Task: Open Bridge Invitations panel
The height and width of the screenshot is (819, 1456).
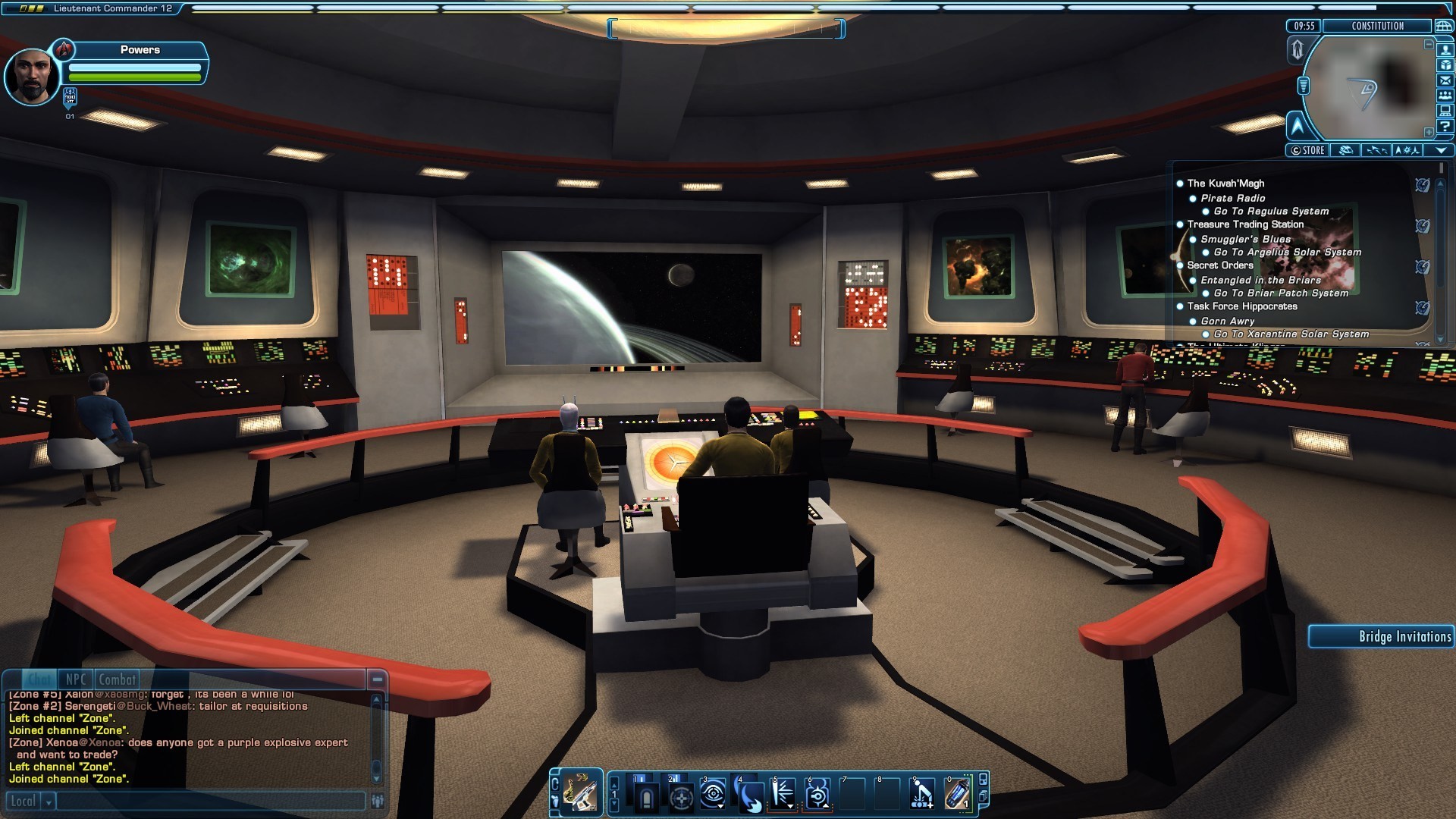Action: [x=1382, y=636]
